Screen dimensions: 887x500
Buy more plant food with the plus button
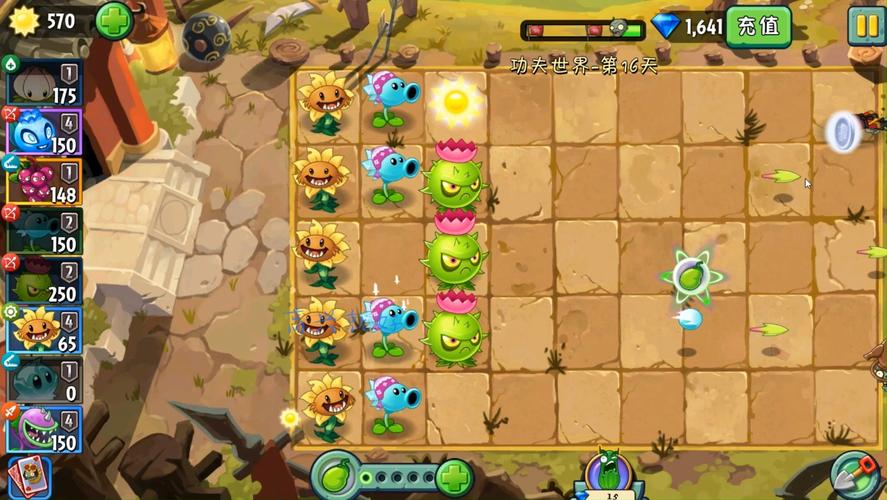point(453,476)
